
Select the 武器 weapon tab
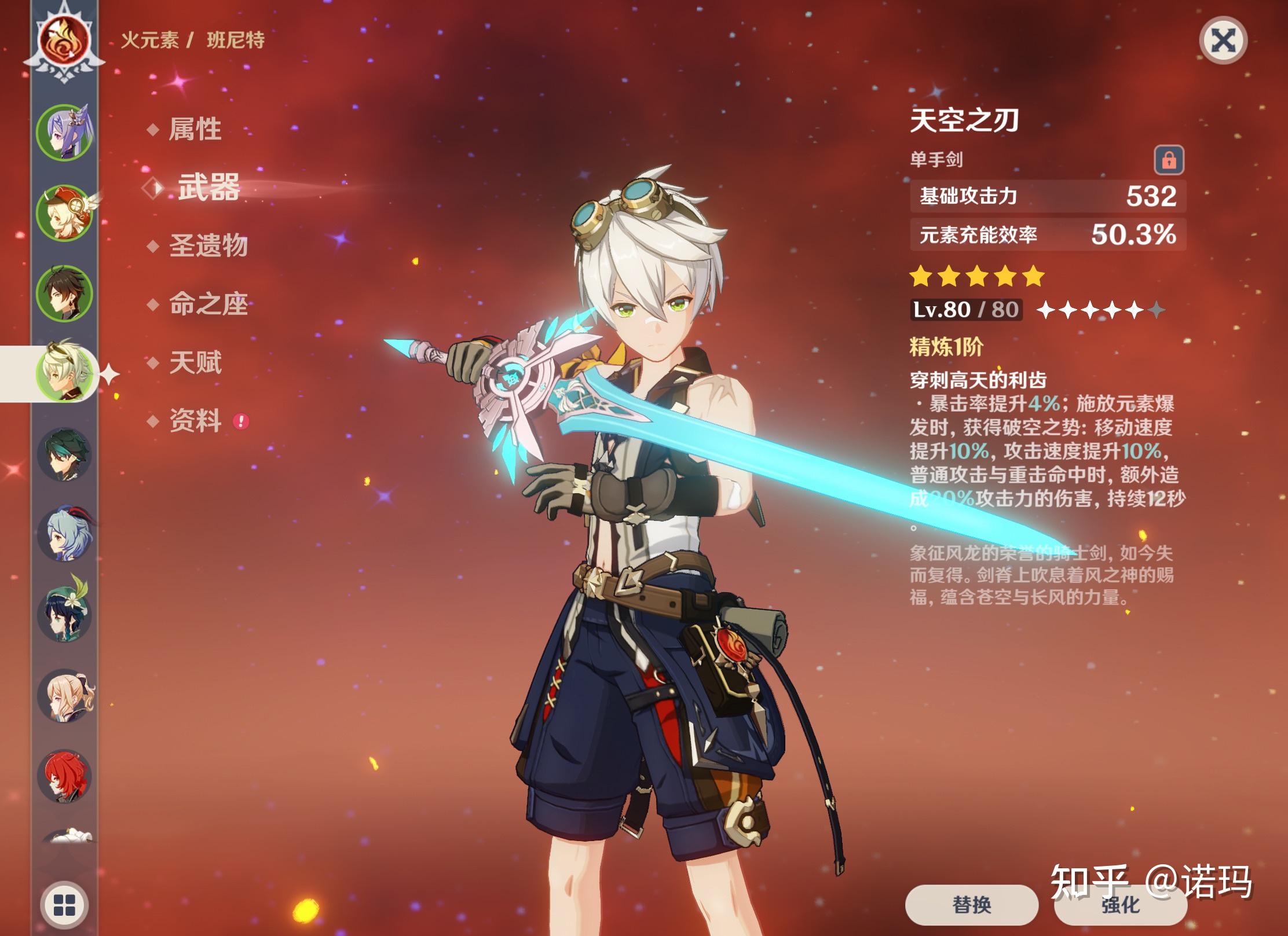[x=208, y=188]
